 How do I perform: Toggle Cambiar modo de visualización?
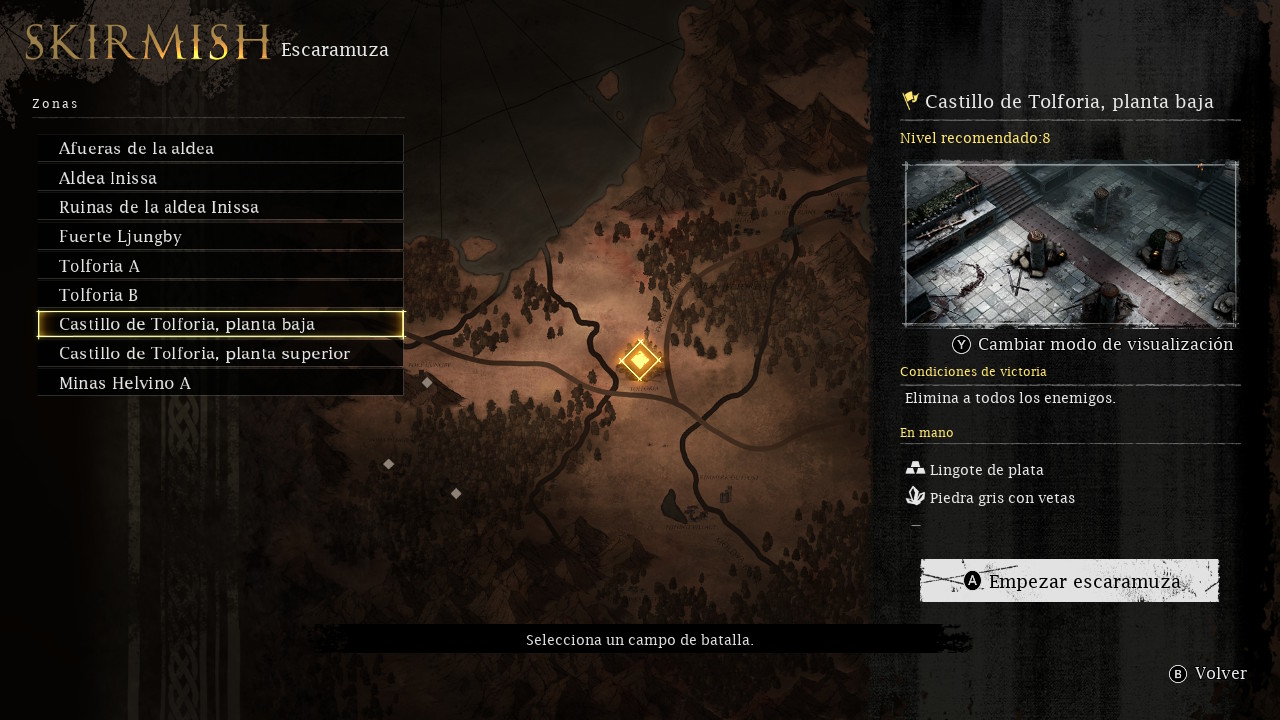(x=1093, y=344)
